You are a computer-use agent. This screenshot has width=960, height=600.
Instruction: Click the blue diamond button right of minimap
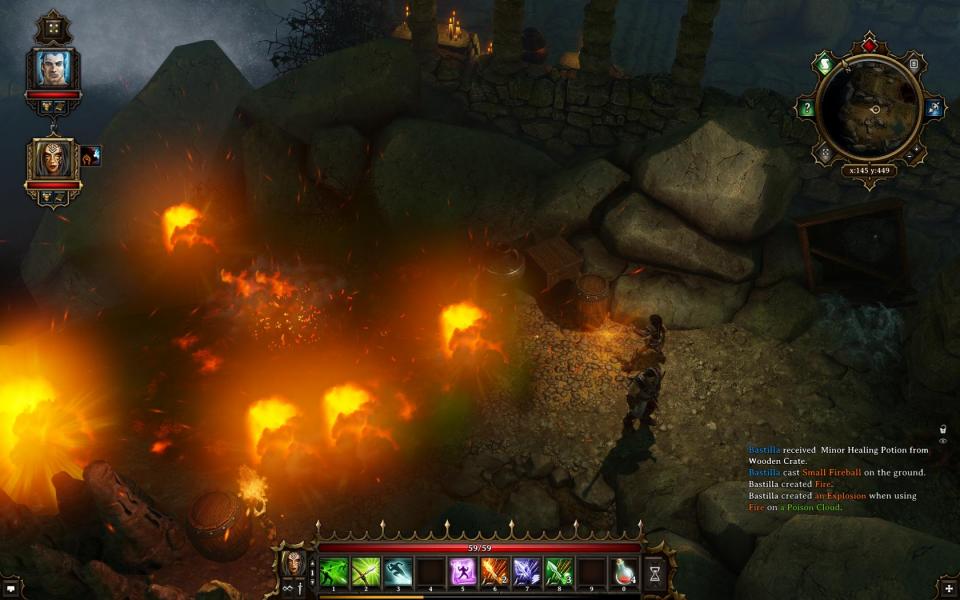tap(935, 108)
